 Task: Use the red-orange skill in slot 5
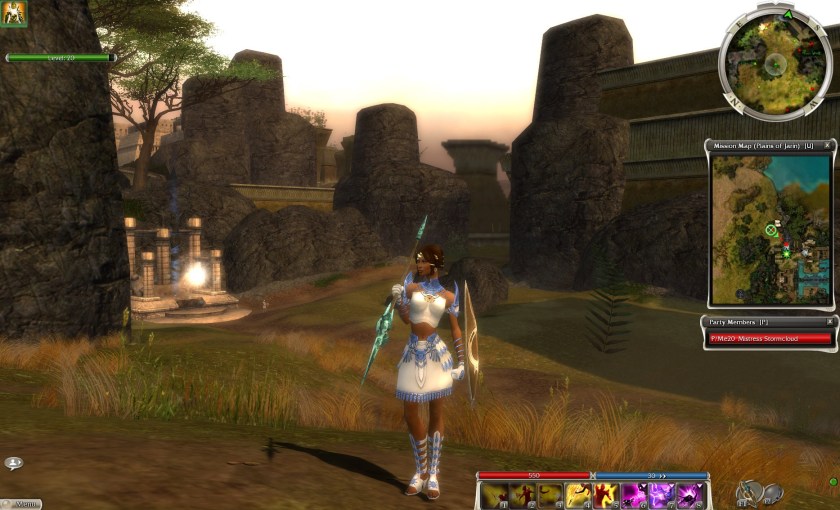[606, 495]
